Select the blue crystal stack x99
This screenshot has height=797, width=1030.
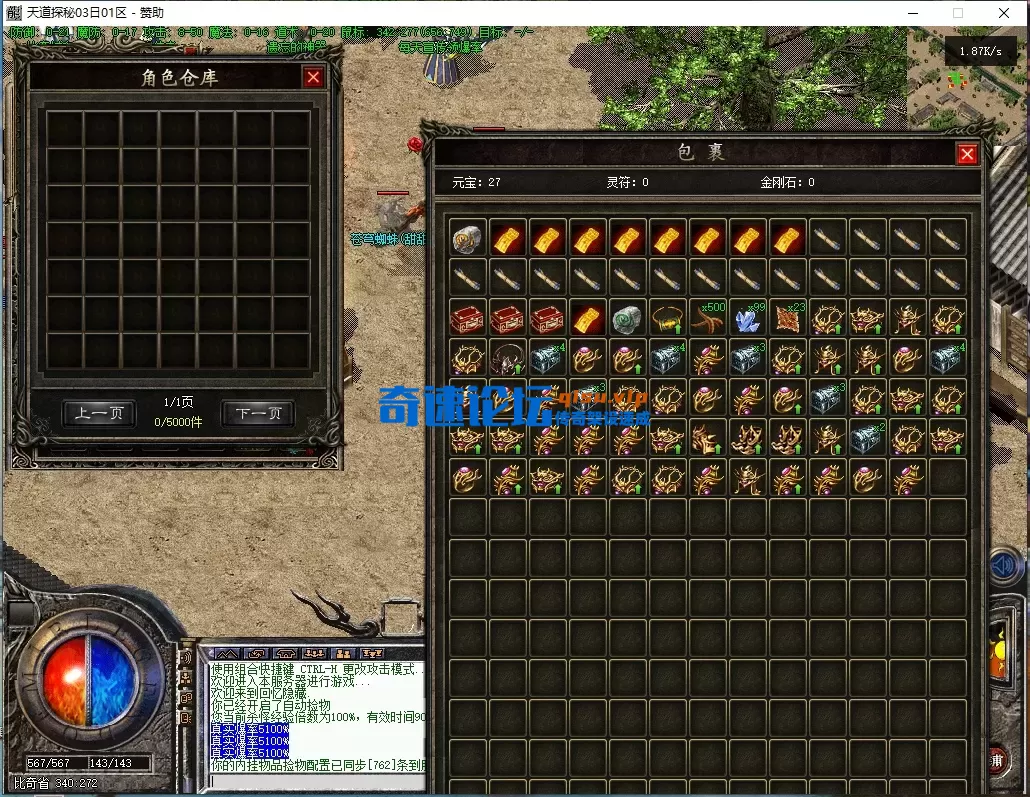pyautogui.click(x=748, y=318)
